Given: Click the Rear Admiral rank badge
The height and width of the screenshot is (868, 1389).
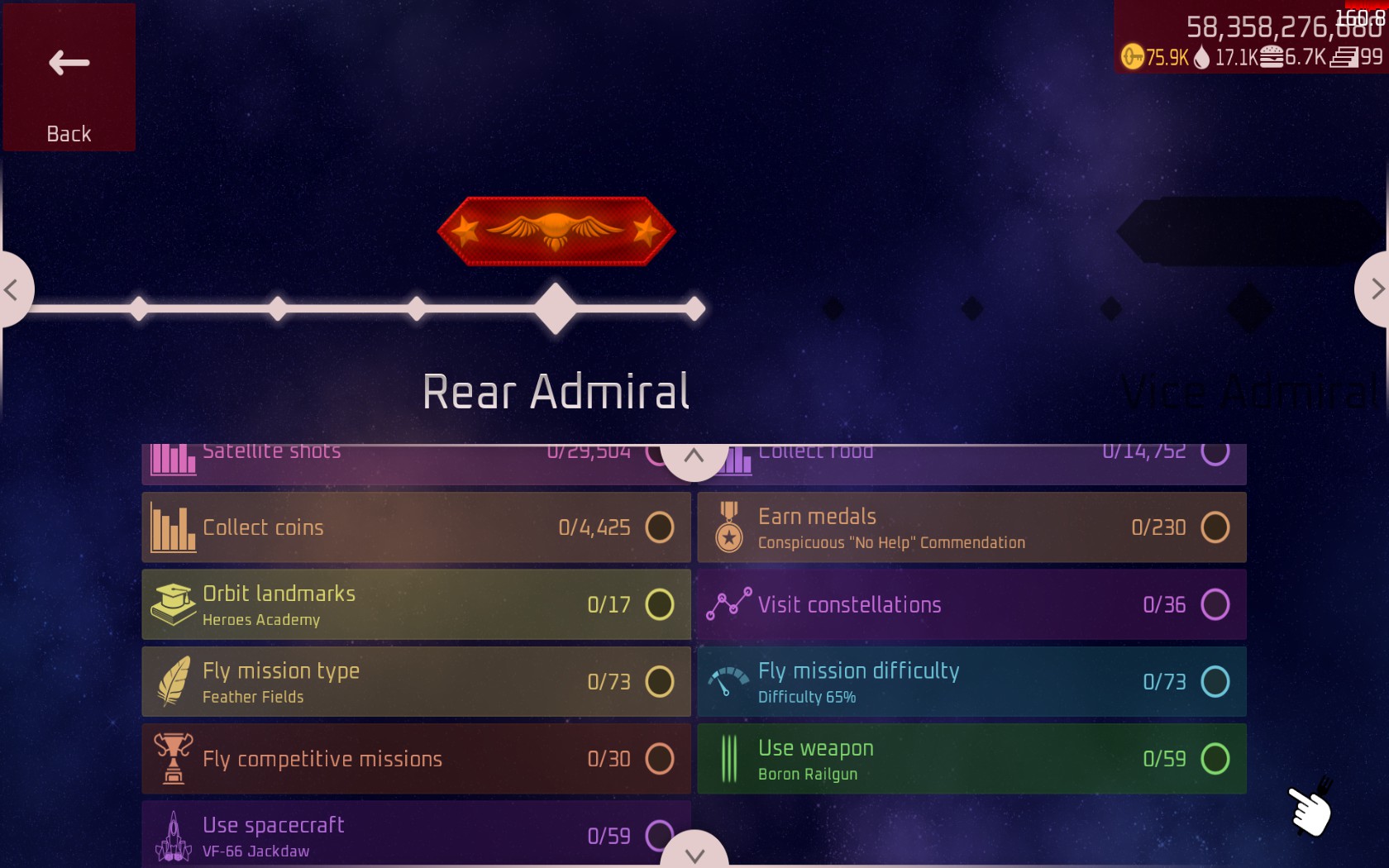Looking at the screenshot, I should click(556, 231).
